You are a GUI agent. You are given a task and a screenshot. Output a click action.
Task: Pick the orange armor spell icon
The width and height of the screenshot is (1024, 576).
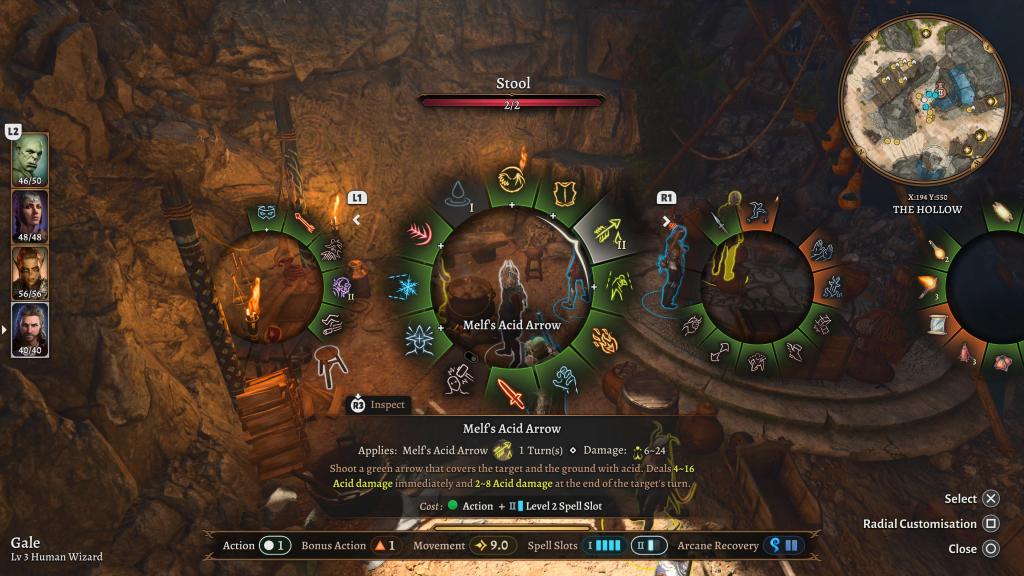[x=565, y=192]
